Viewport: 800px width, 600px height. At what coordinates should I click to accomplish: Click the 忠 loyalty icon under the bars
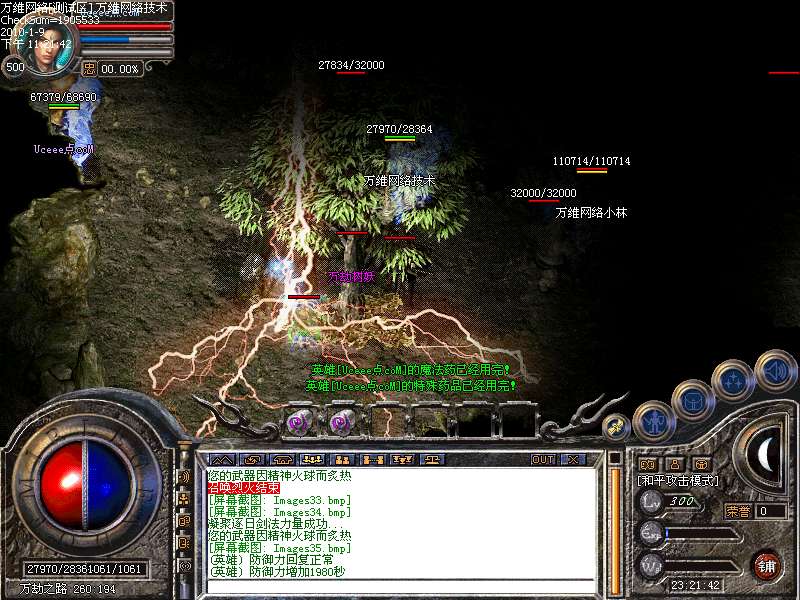(88, 68)
